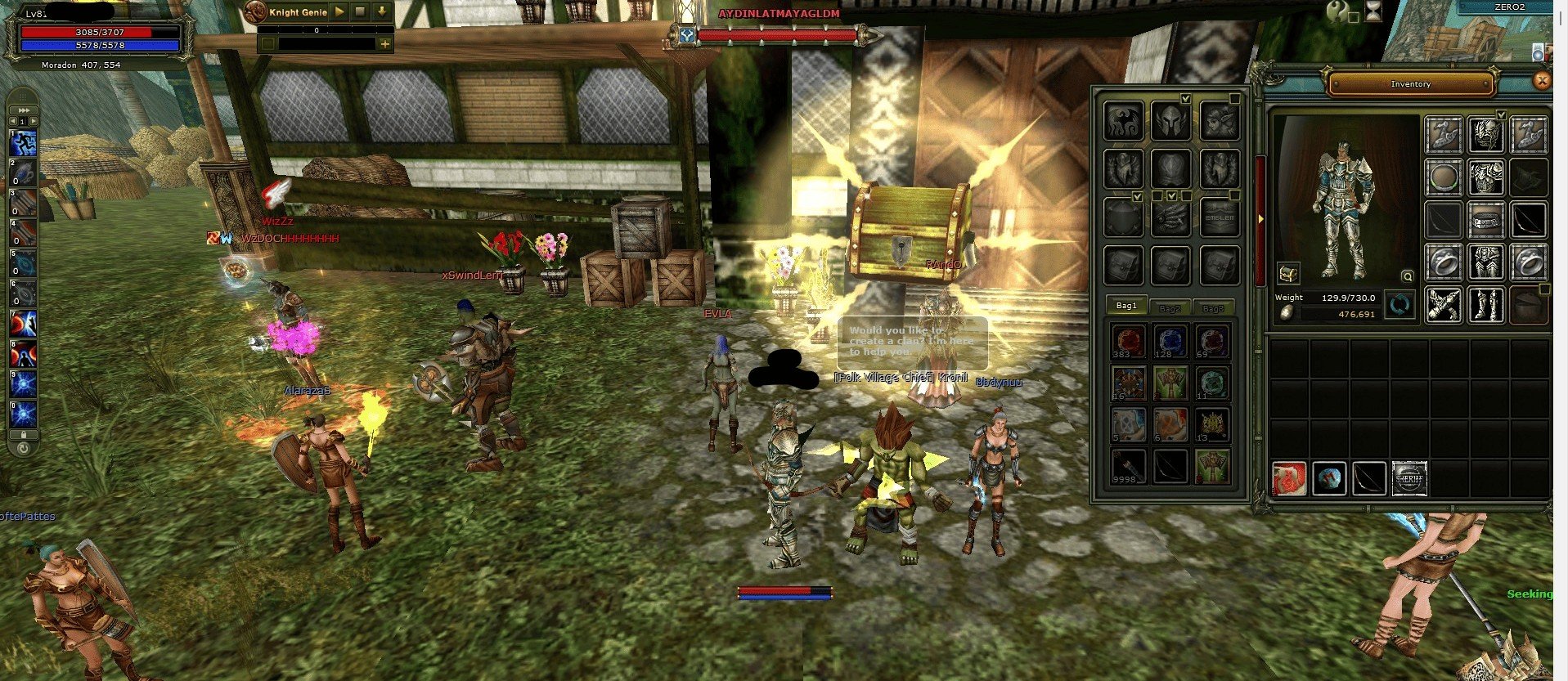Select the equipped belt slot

(1485, 219)
